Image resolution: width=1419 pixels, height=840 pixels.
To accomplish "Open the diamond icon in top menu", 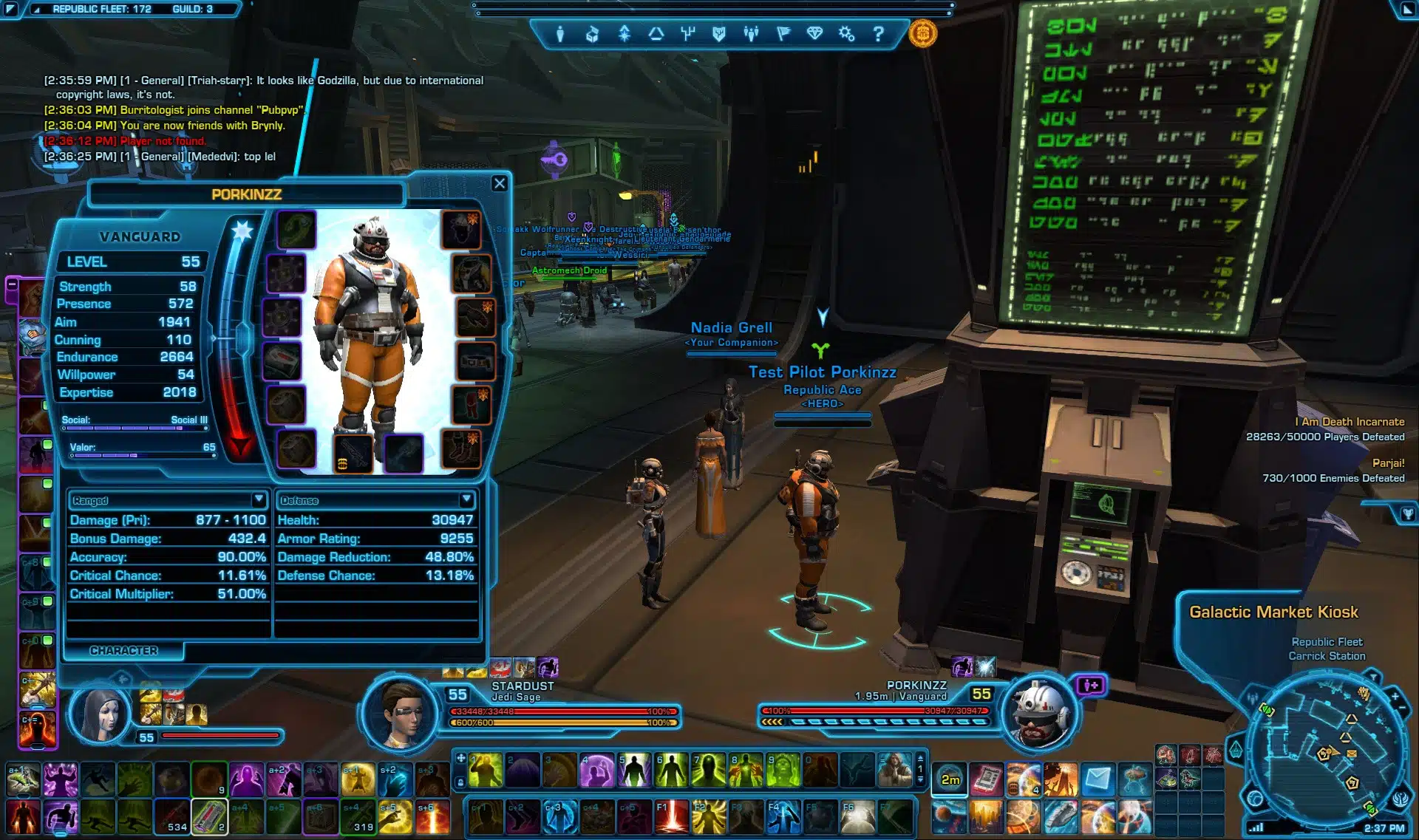I will (x=814, y=34).
